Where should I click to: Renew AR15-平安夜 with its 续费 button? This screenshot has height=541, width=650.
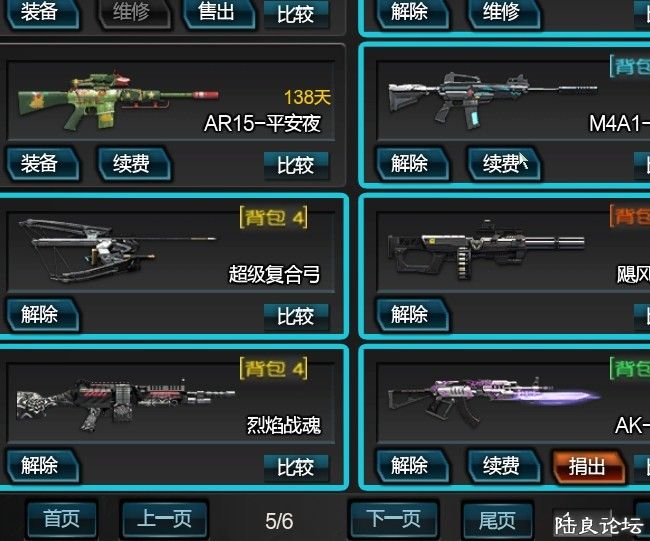coord(132,164)
